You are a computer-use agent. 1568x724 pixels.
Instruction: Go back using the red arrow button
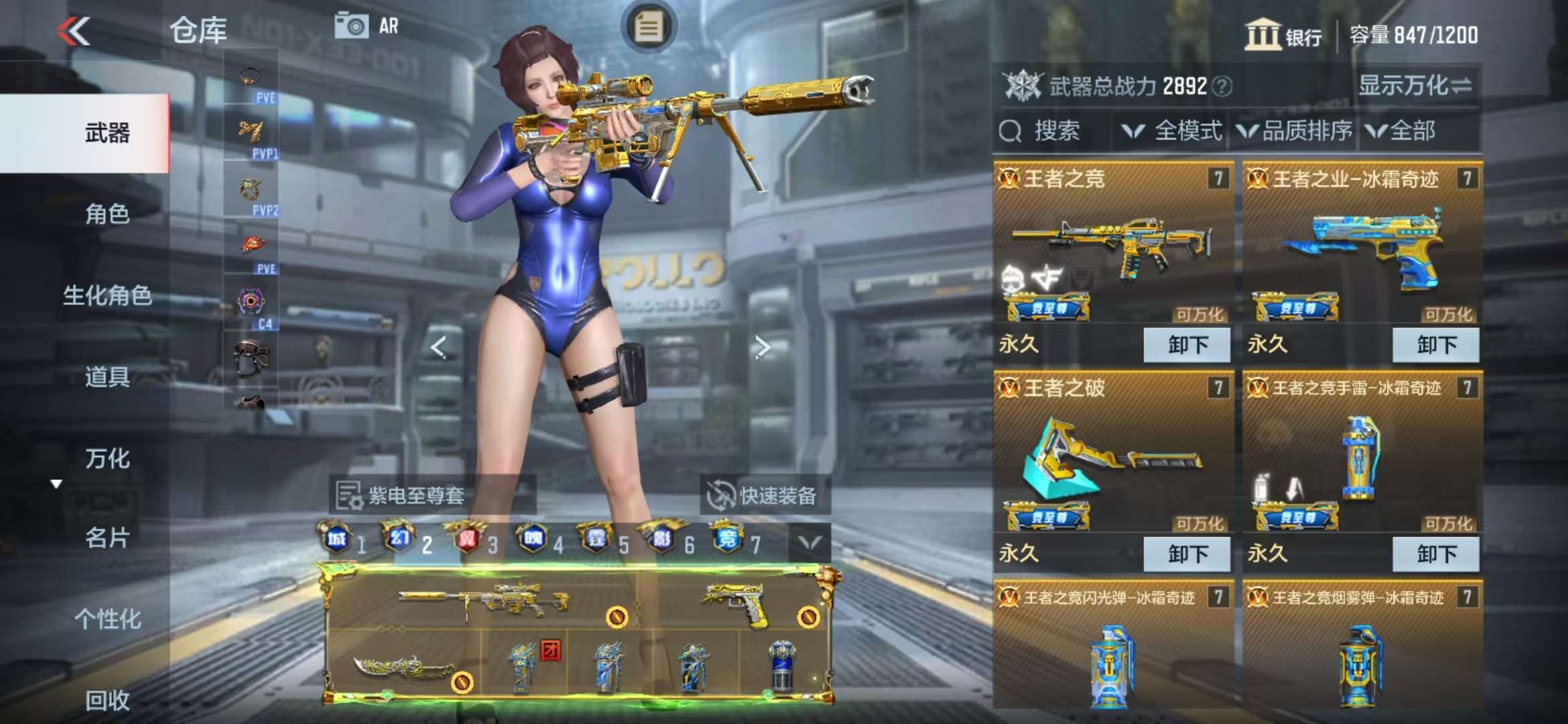74,32
